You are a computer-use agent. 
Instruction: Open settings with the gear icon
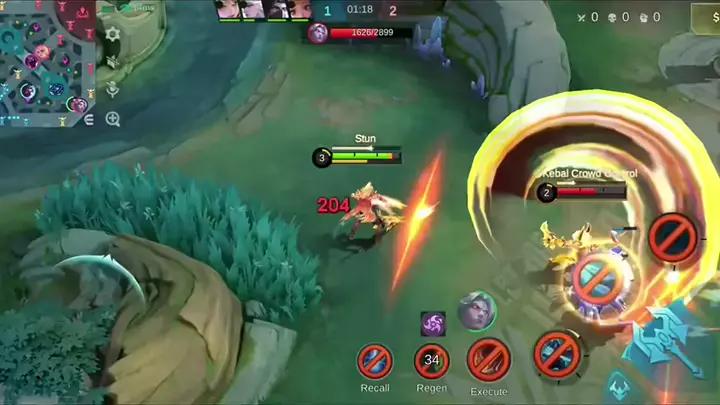[x=113, y=34]
